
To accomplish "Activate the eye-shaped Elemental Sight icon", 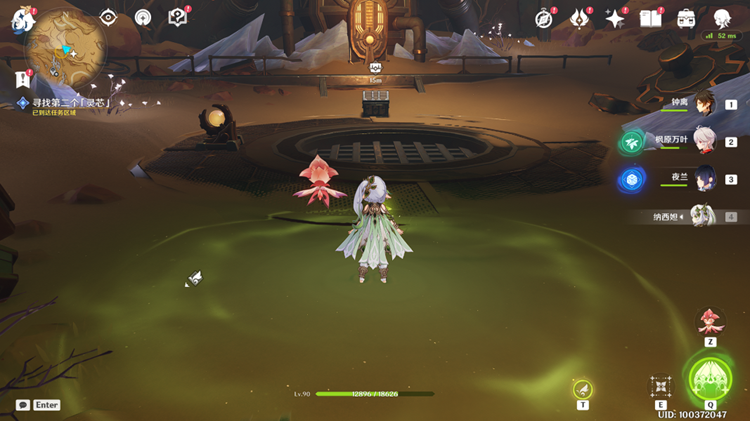I will 108,17.
